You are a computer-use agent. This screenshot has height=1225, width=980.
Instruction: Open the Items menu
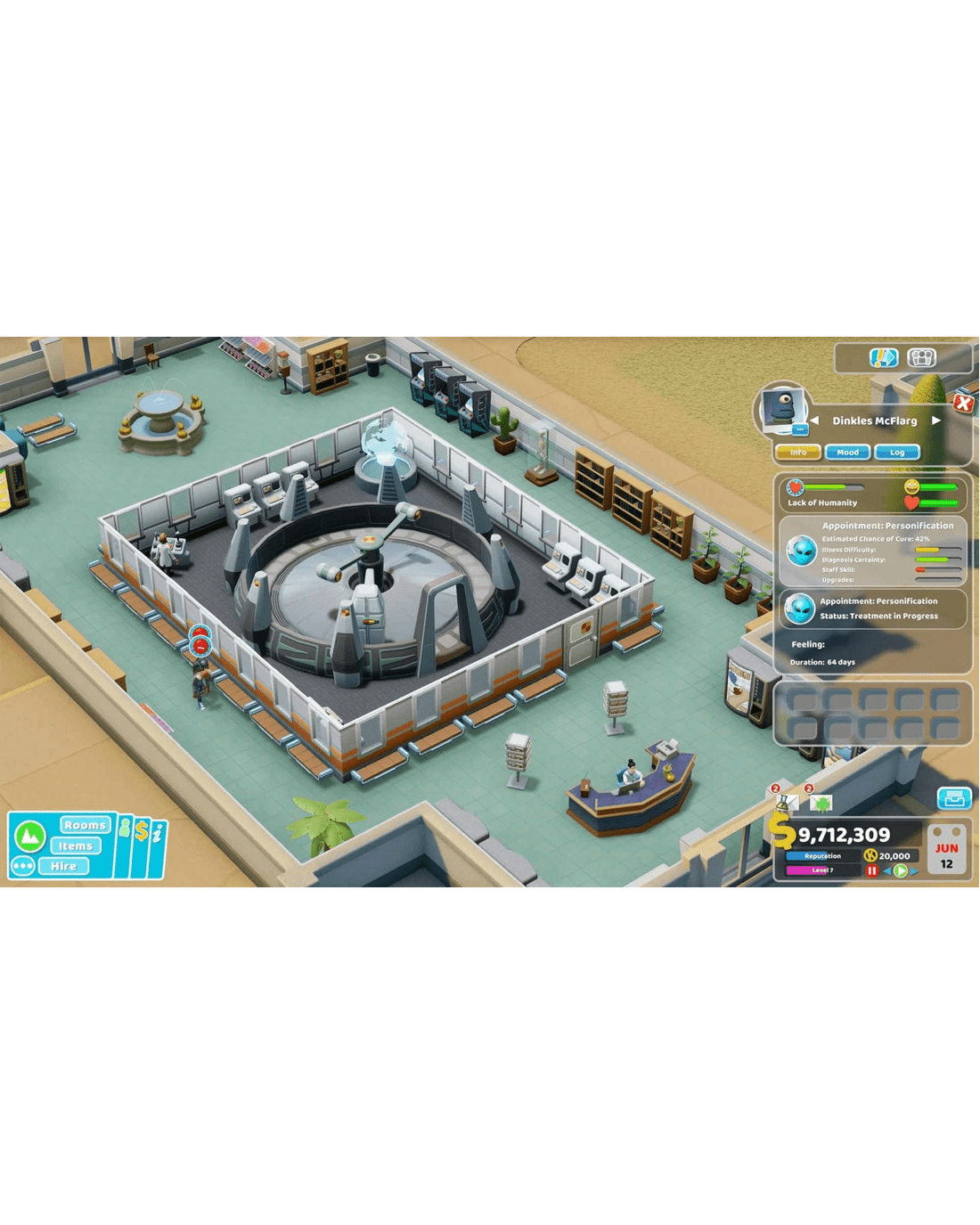[76, 845]
